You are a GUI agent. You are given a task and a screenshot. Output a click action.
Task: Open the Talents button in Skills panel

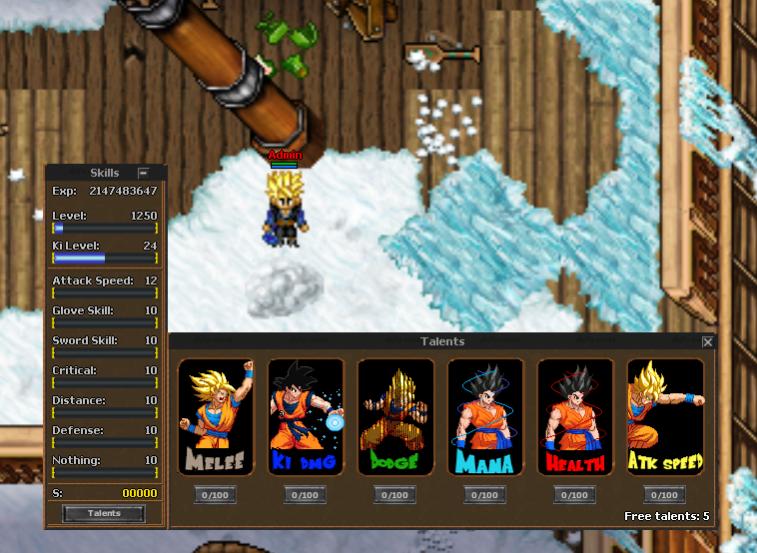pos(104,514)
